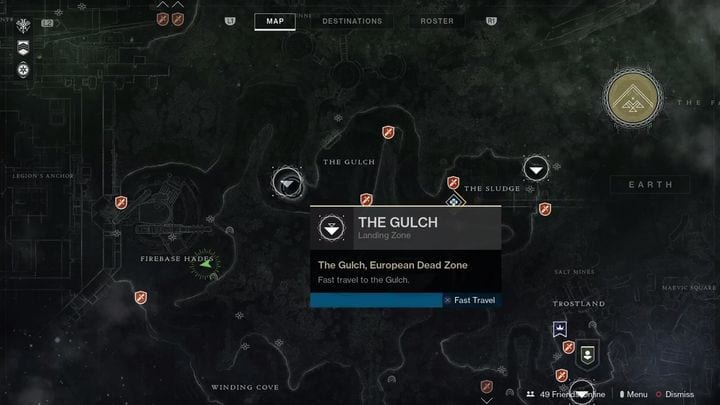This screenshot has height=405, width=720.
Task: Select The Sludge landing zone marker
Action: [x=537, y=169]
